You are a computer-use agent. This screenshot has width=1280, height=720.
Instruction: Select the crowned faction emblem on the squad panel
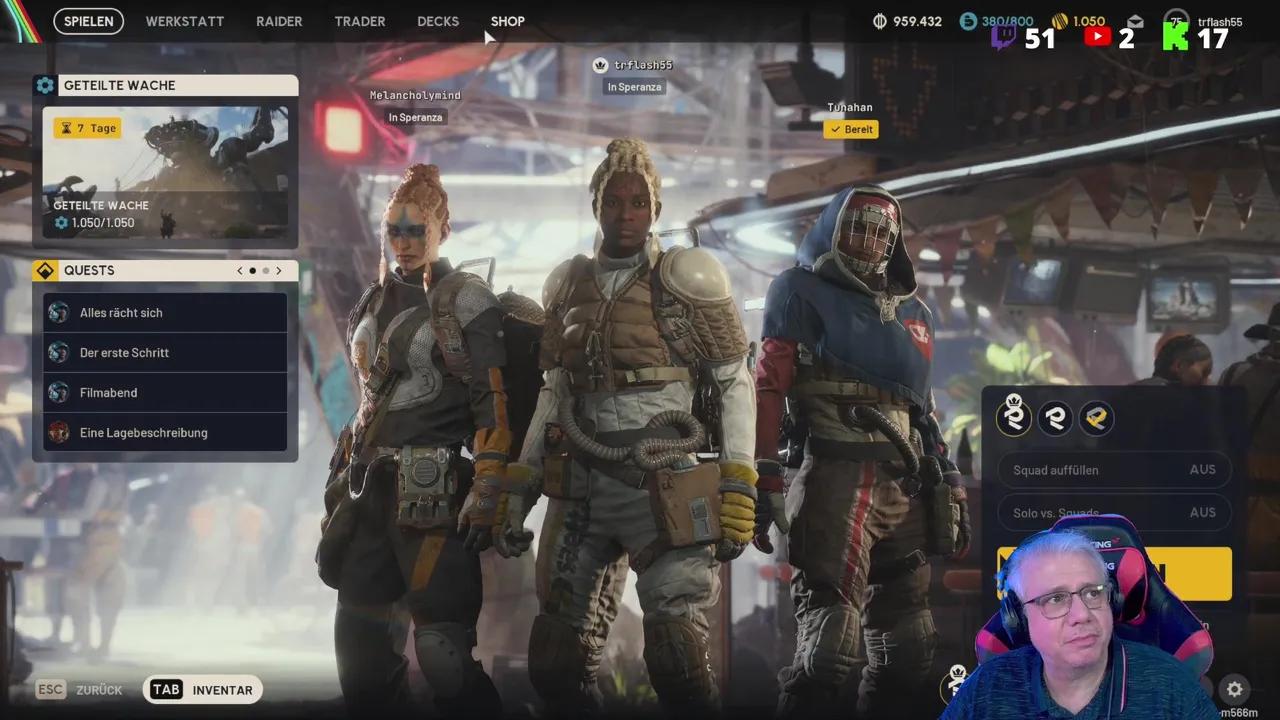tap(1014, 418)
